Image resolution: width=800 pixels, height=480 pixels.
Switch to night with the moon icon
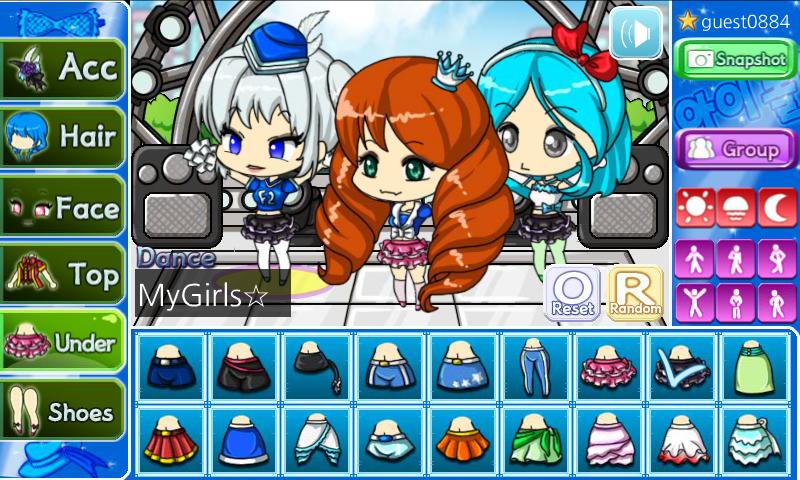(x=776, y=207)
